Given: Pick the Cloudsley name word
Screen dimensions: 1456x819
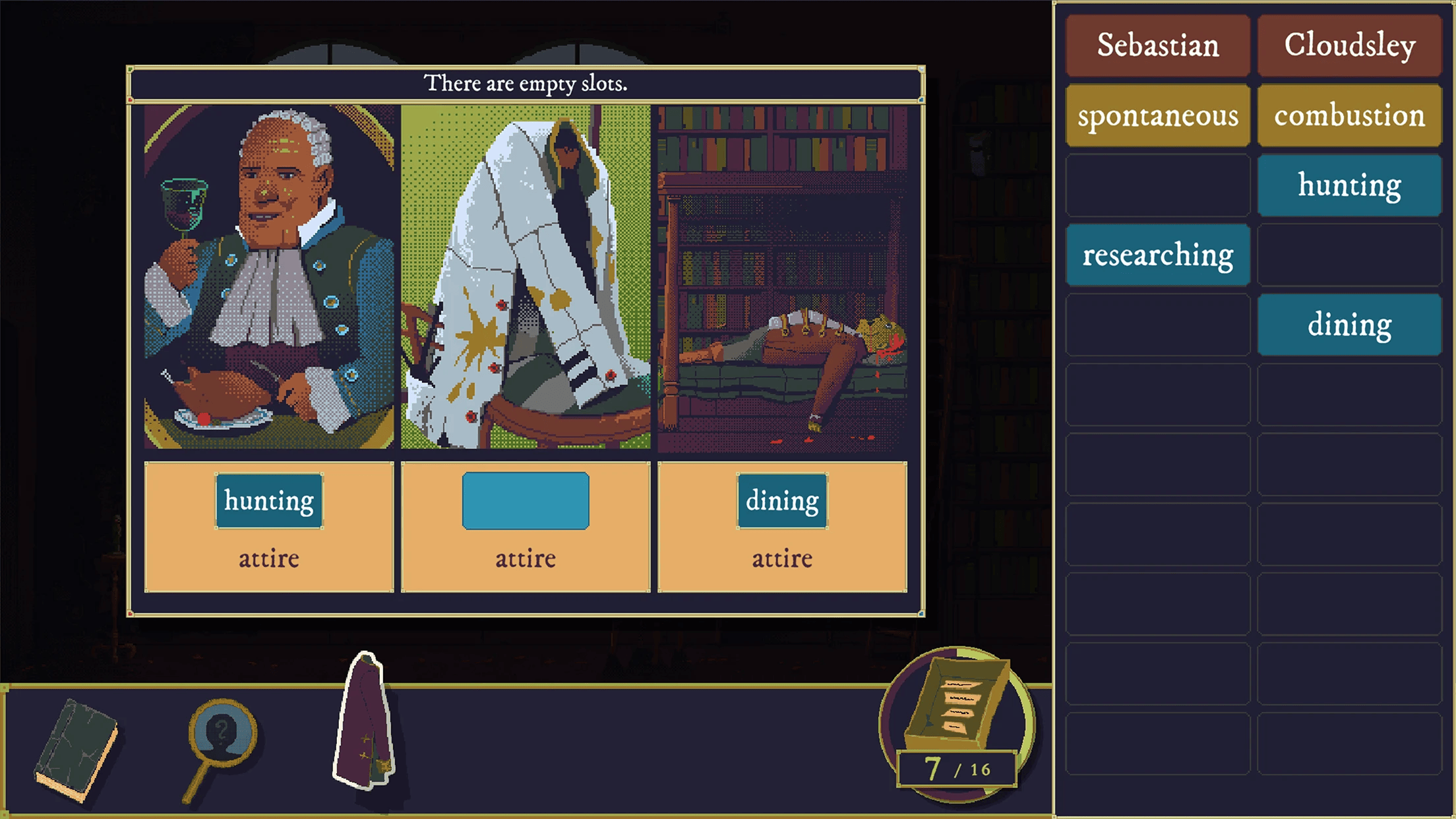Looking at the screenshot, I should coord(1349,45).
